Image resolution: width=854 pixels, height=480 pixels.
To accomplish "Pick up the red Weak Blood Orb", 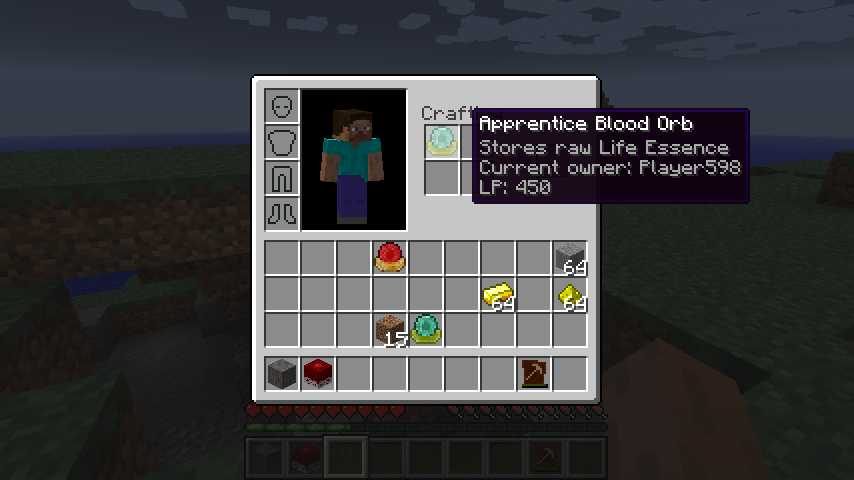I will click(390, 258).
